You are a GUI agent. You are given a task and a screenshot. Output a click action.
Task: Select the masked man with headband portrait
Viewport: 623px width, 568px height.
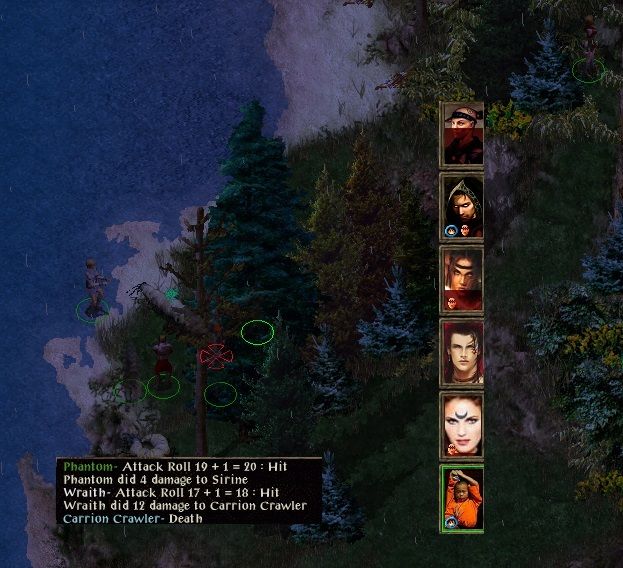pos(463,133)
